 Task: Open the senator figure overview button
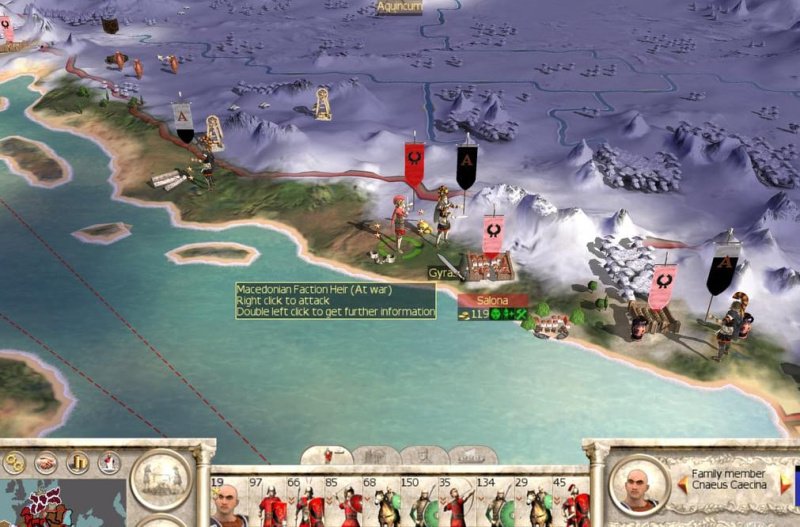(110, 463)
